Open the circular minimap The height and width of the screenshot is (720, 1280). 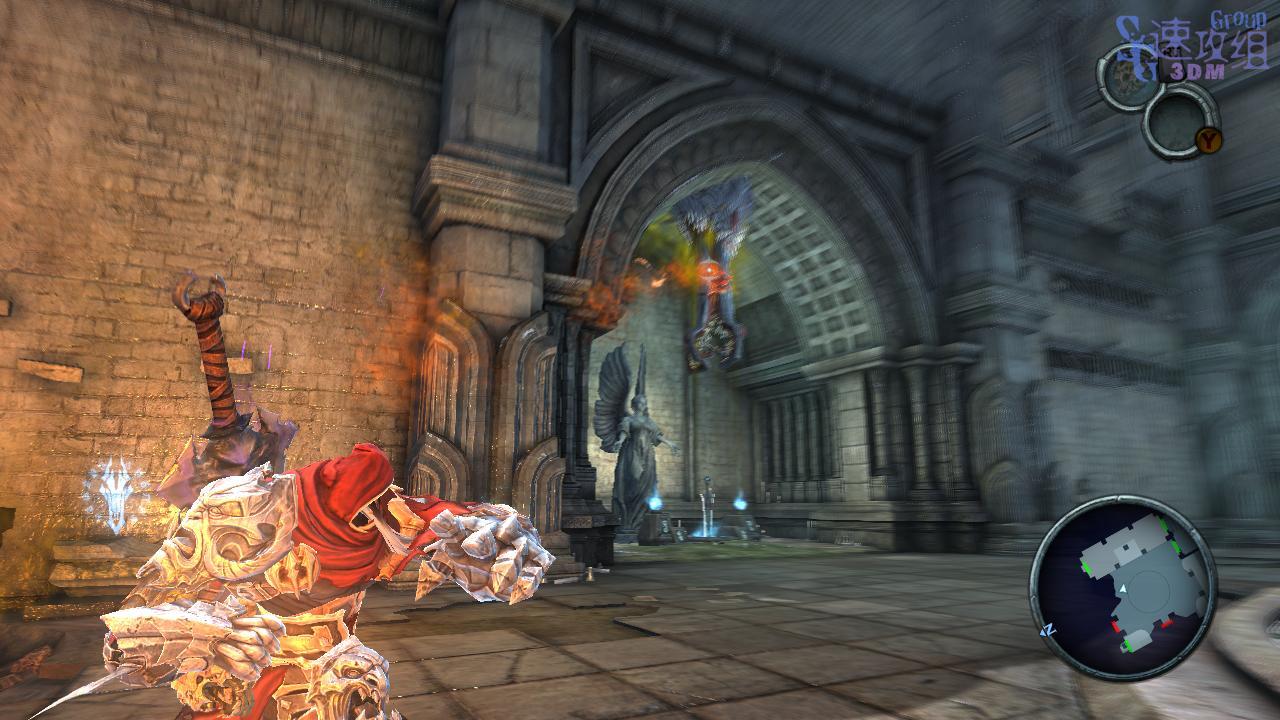[x=1123, y=587]
